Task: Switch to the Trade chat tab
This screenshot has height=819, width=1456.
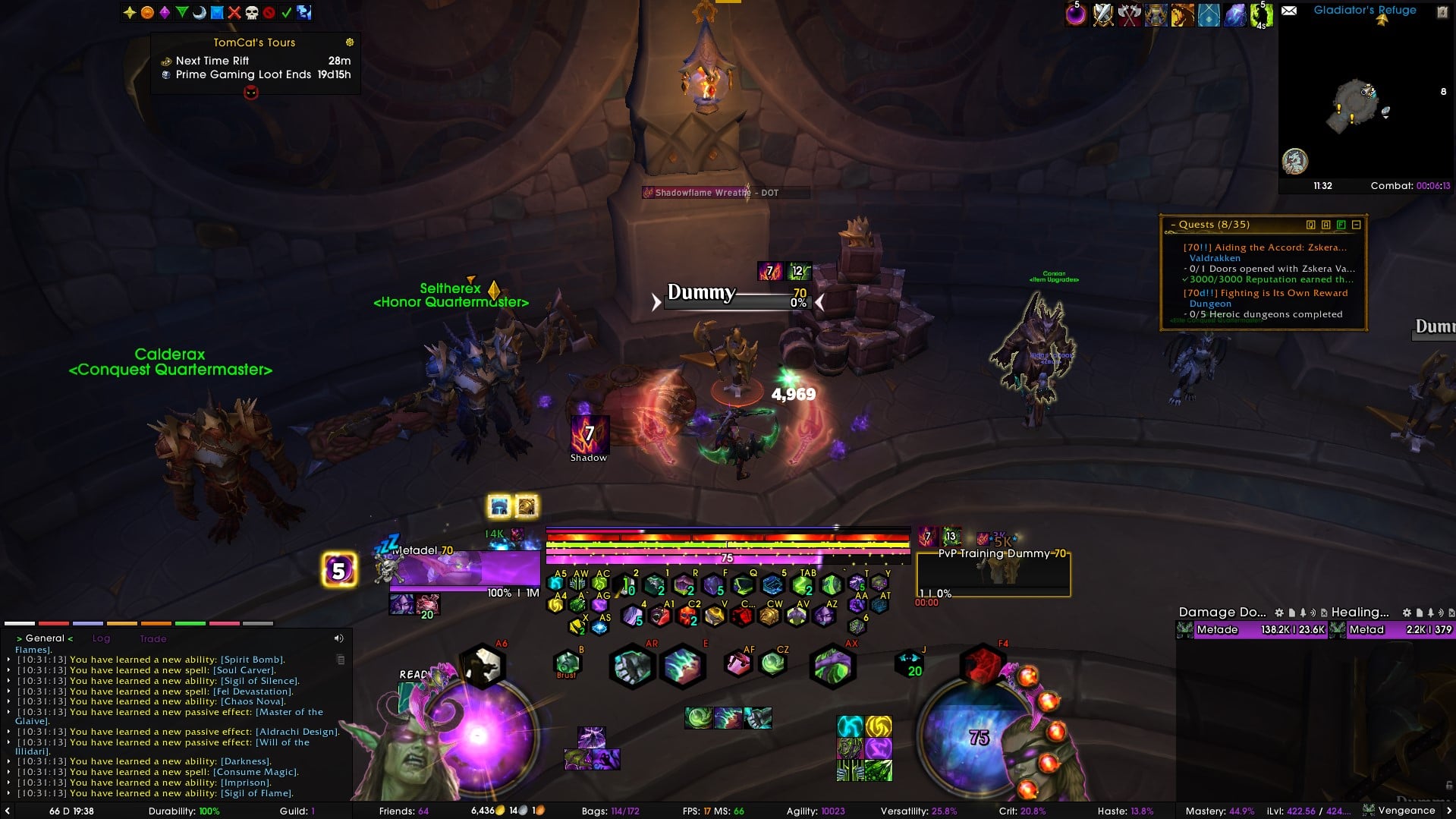Action: pyautogui.click(x=153, y=639)
